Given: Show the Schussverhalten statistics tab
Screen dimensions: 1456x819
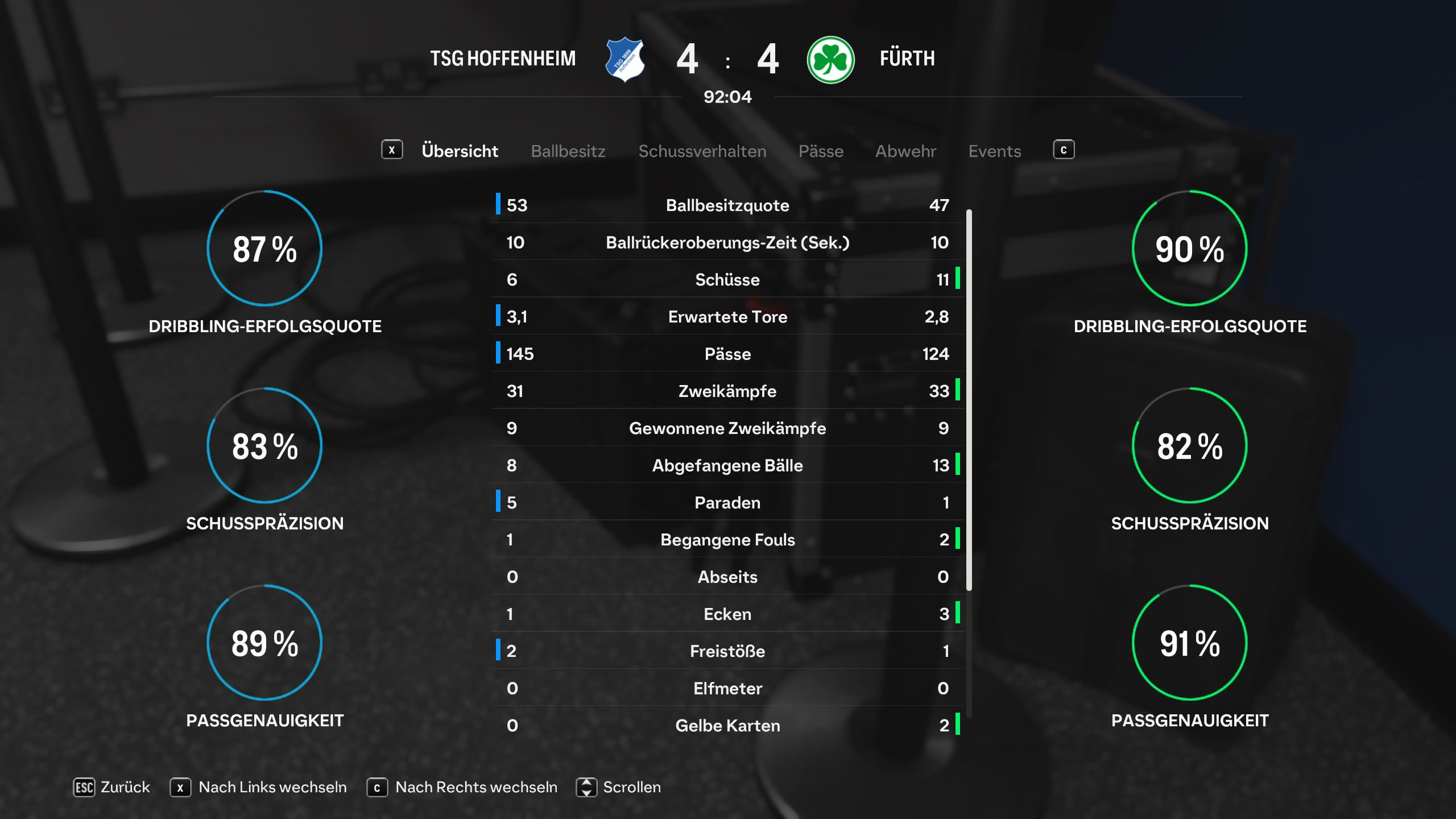Looking at the screenshot, I should click(702, 151).
